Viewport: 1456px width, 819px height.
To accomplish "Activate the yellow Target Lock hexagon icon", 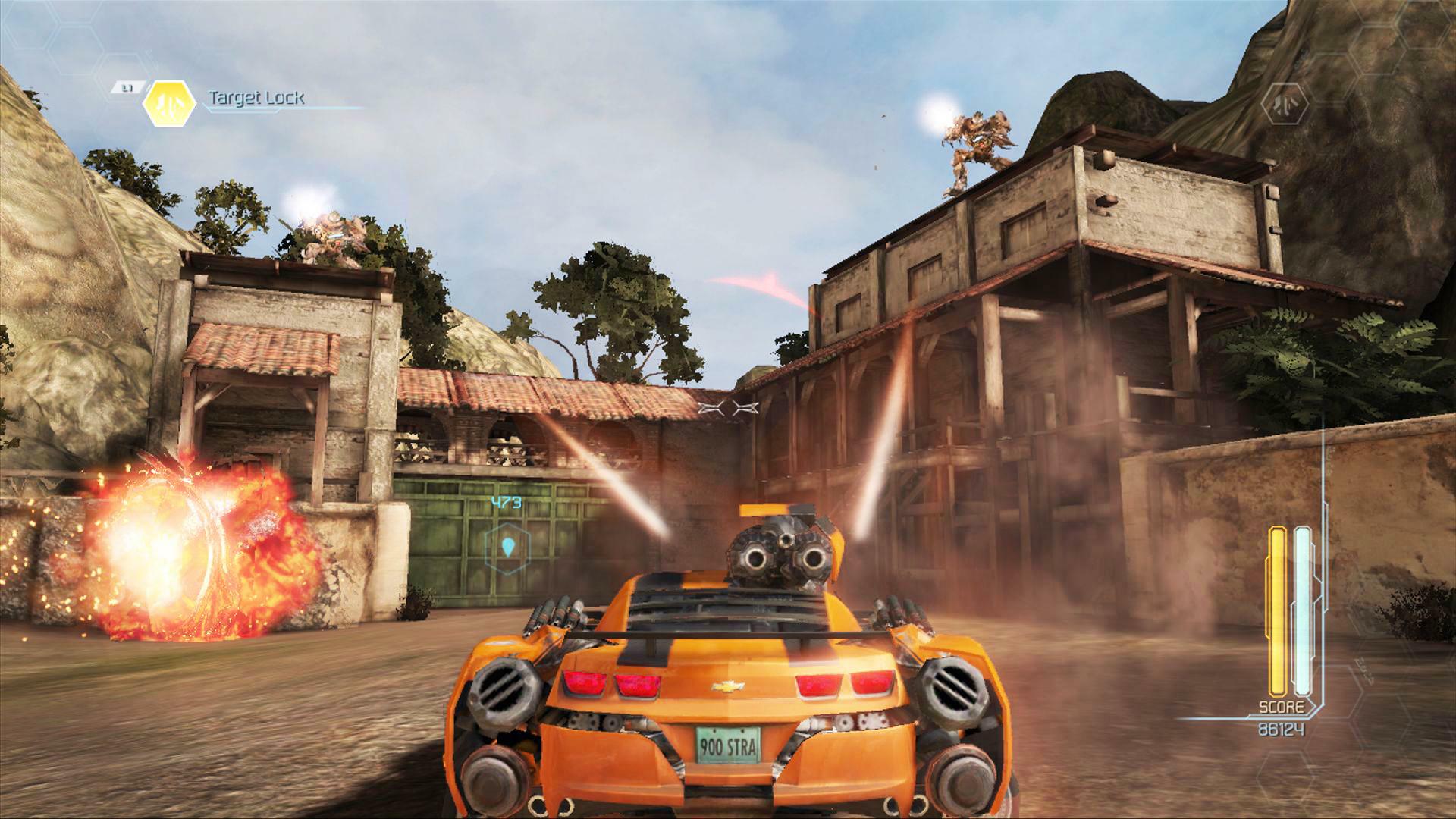I will click(x=169, y=103).
